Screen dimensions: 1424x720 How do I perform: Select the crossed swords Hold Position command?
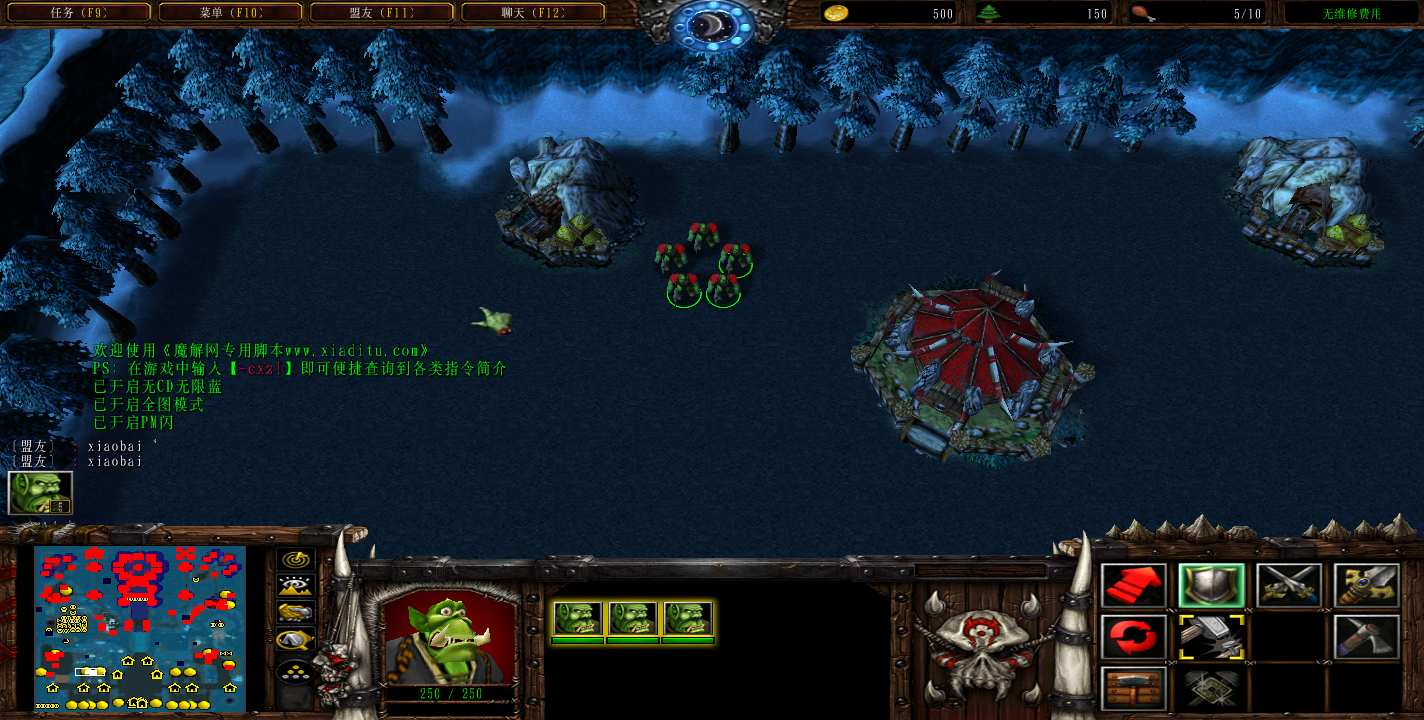coord(1289,586)
